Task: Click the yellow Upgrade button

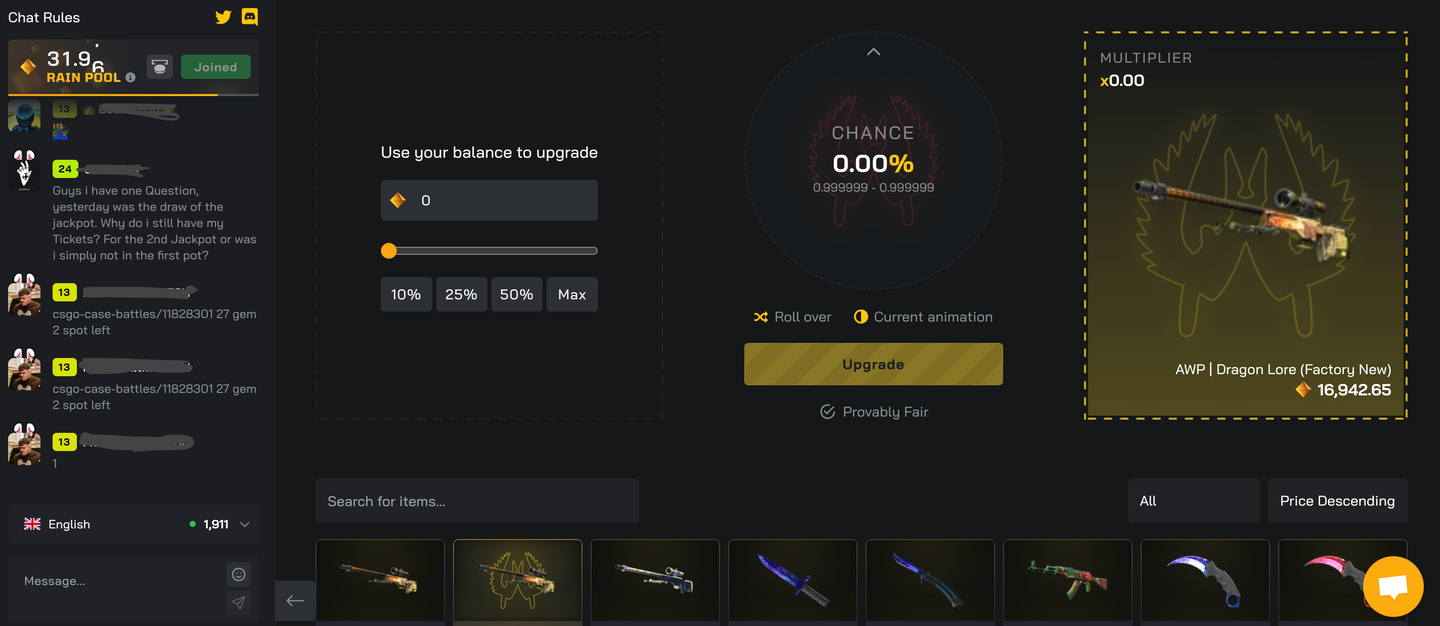Action: (873, 365)
